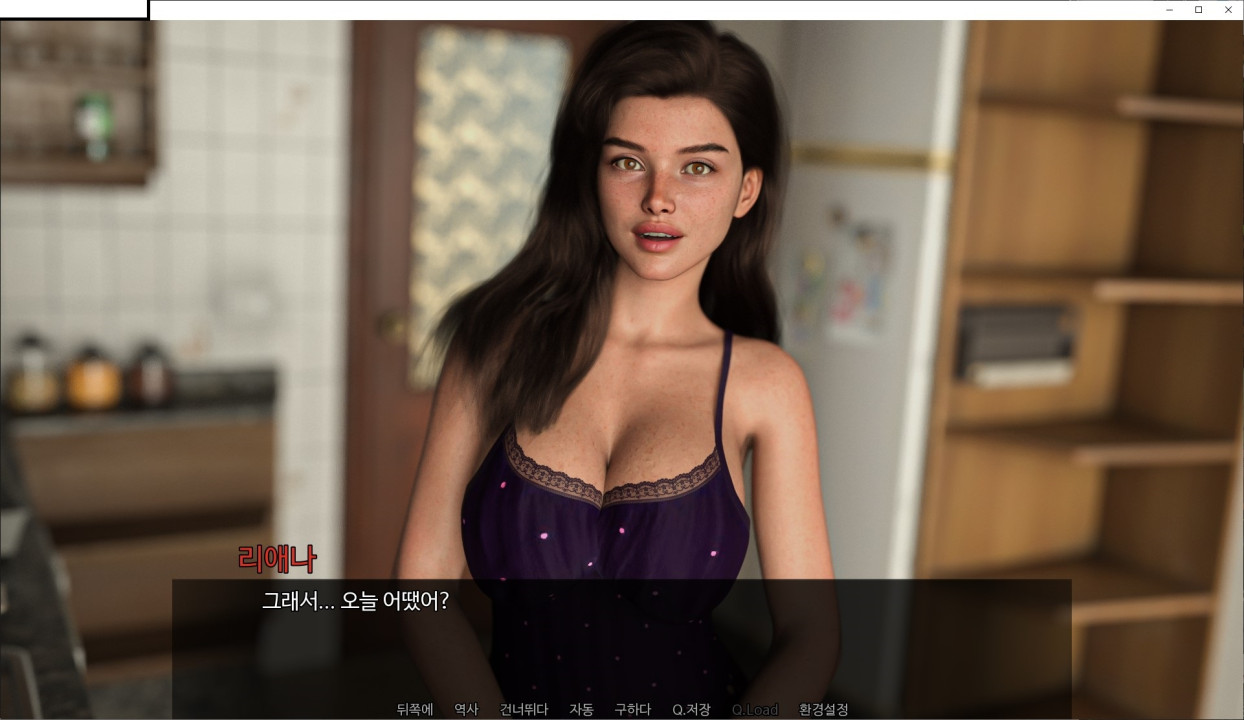Image resolution: width=1244 pixels, height=720 pixels.
Task: Activate 건너뛰다 (Skip) in the quick menu
Action: point(524,710)
